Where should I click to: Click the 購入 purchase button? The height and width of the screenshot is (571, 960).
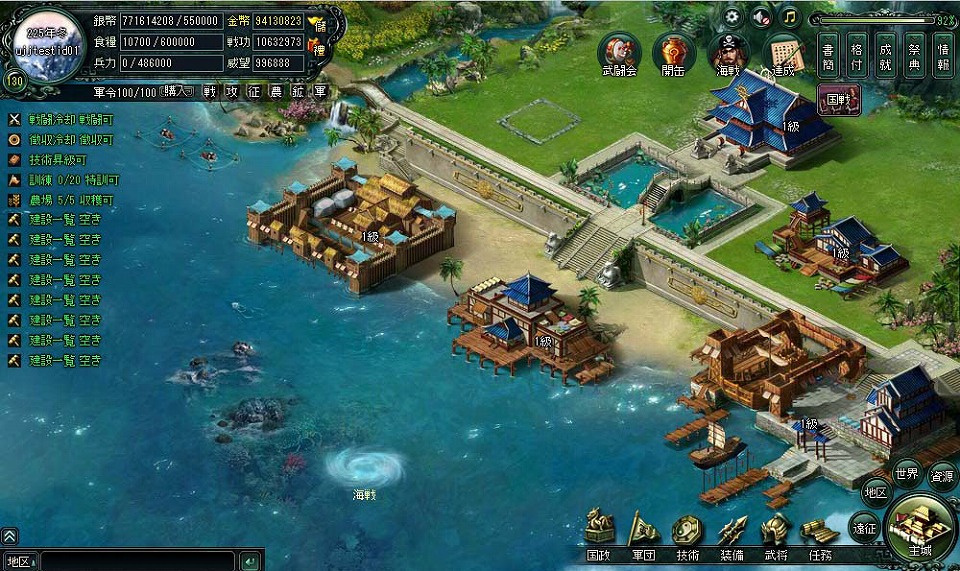(x=177, y=91)
